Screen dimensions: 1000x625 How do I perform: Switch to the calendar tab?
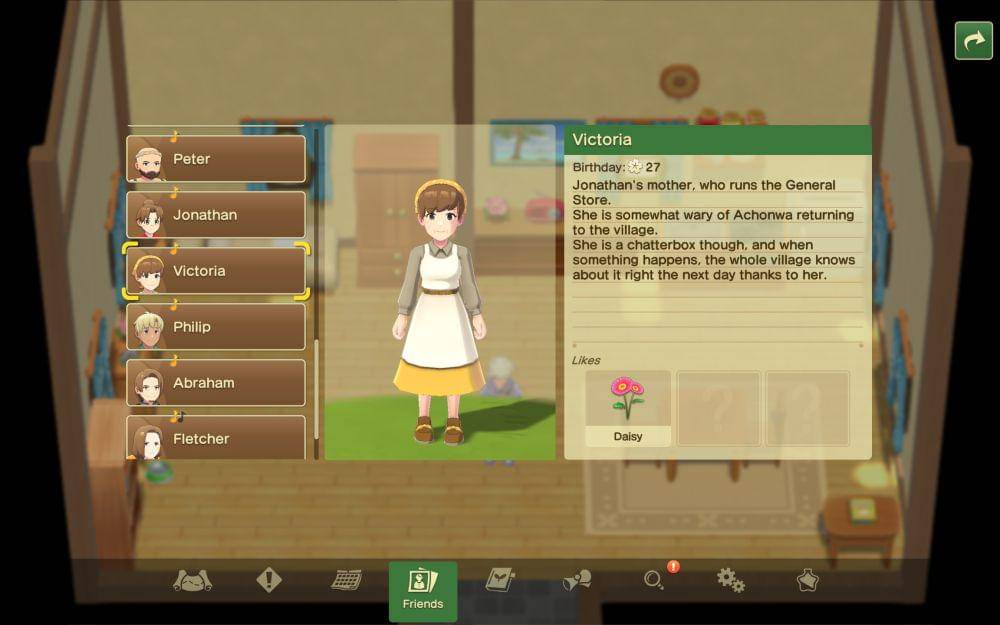click(346, 580)
